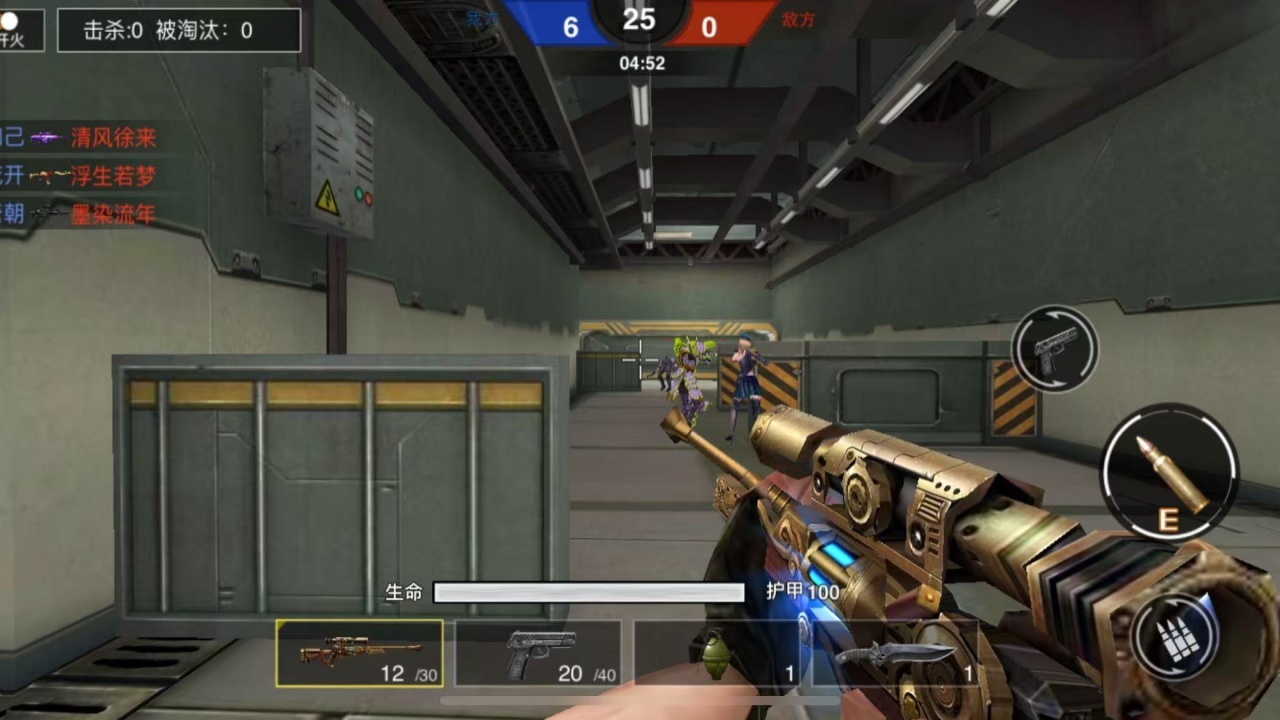Tap the pistol quick-swap button
Screen dimensions: 1280x720
coord(1054,349)
